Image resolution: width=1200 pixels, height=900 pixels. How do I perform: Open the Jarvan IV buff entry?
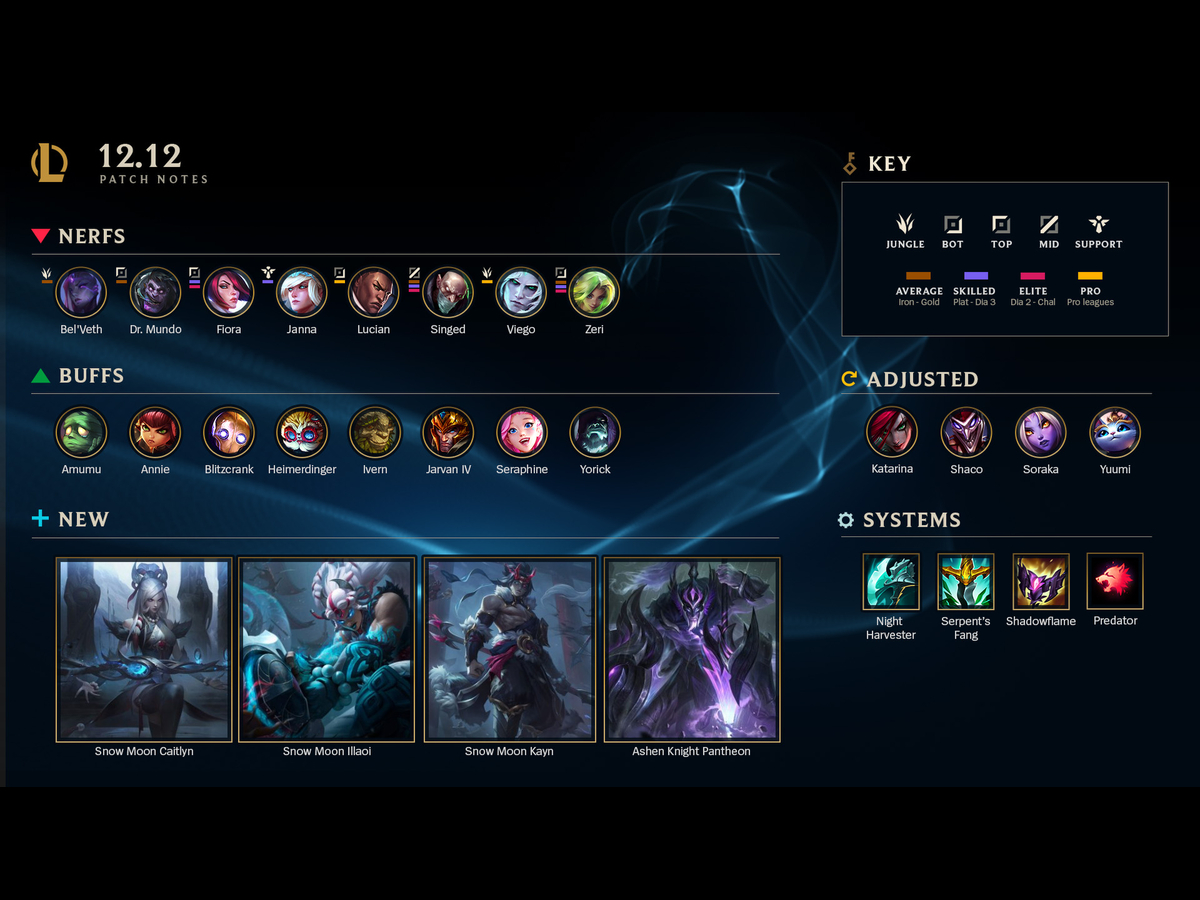point(447,432)
